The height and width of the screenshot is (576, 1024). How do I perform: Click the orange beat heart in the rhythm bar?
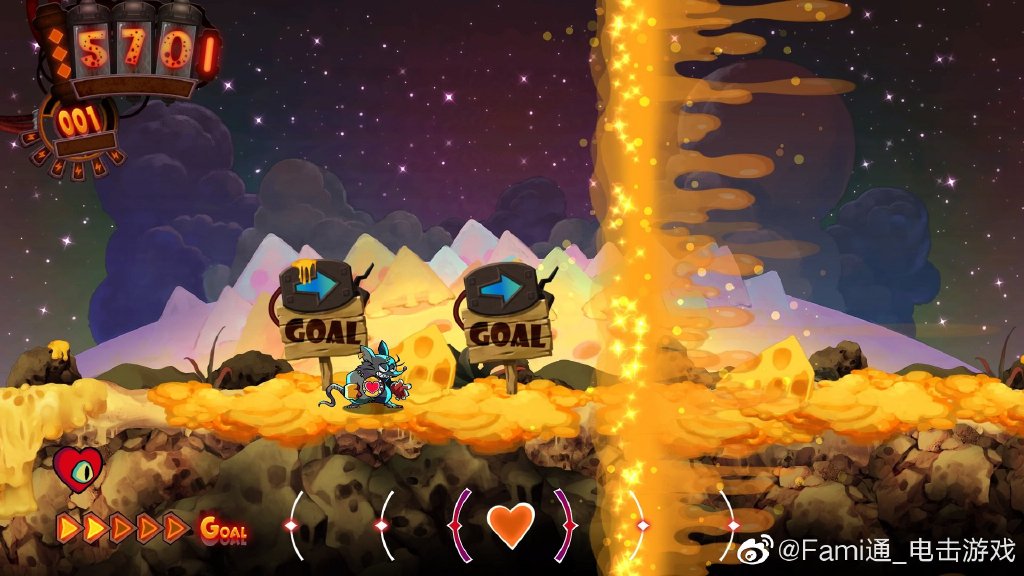pos(511,524)
